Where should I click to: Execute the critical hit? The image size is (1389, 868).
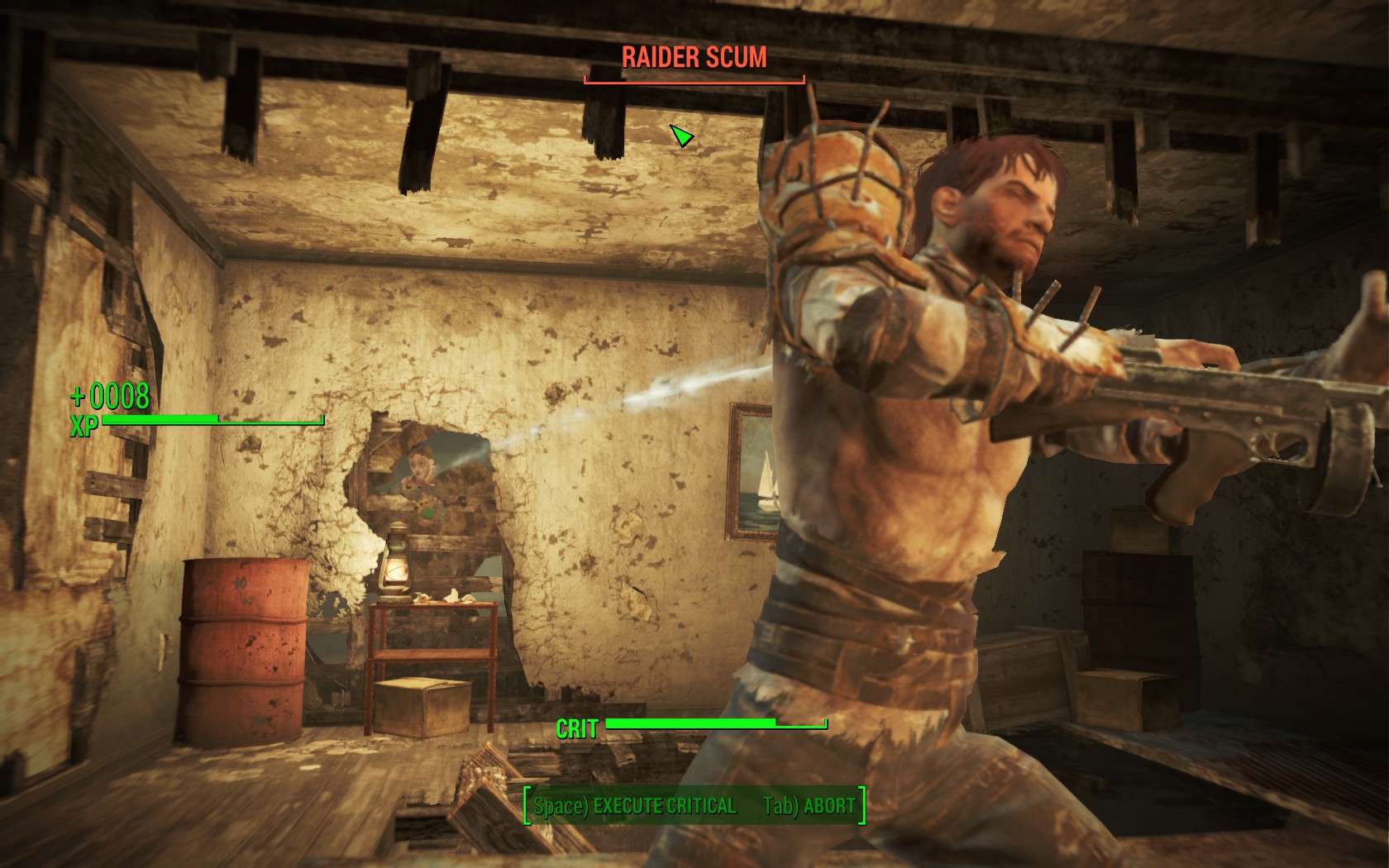(634, 806)
